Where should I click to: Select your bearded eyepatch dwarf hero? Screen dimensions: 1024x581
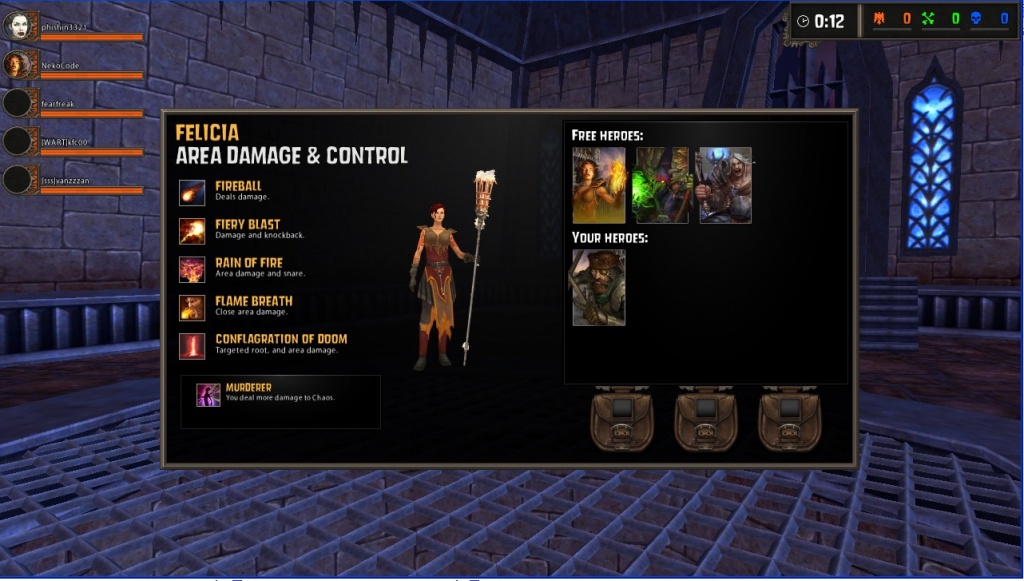599,288
